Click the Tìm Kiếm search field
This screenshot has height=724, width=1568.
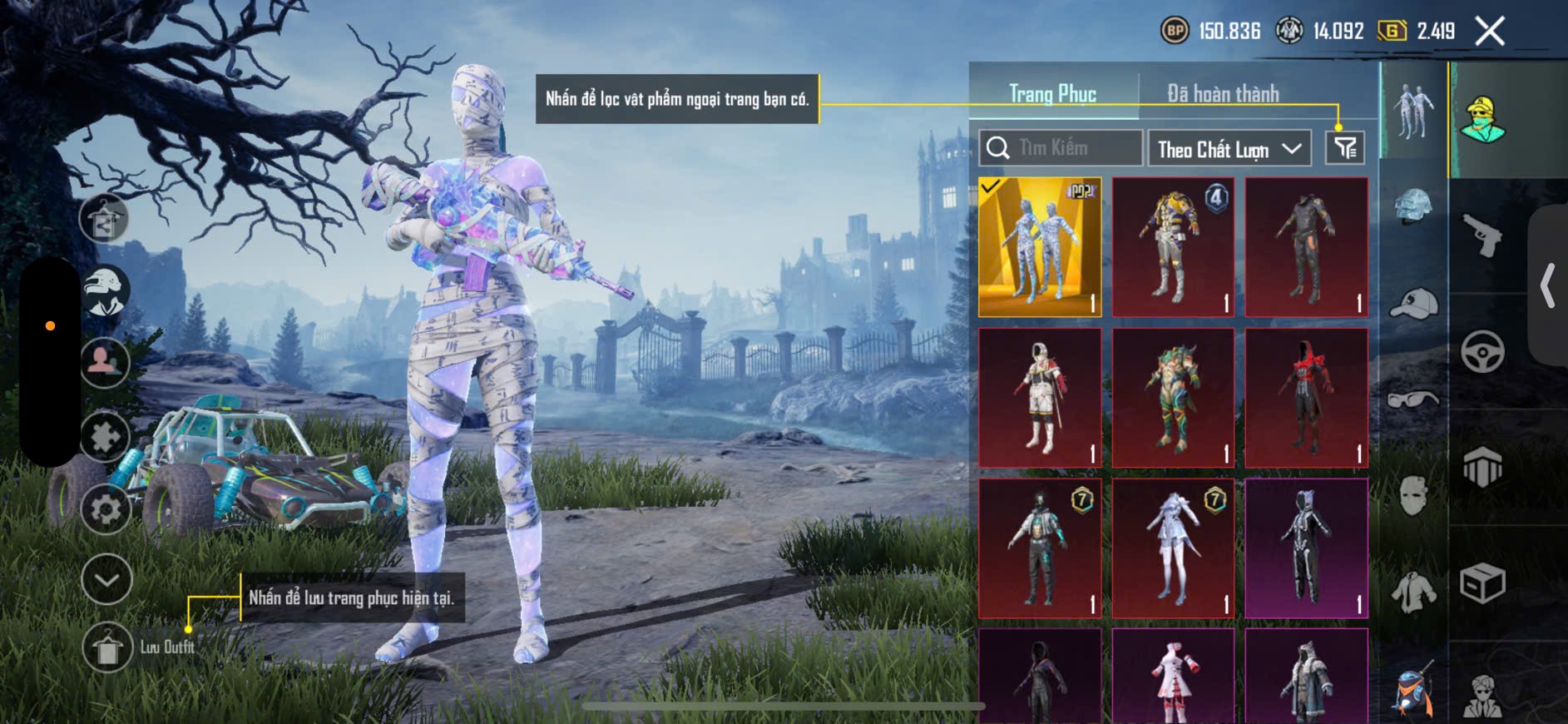click(x=1061, y=148)
